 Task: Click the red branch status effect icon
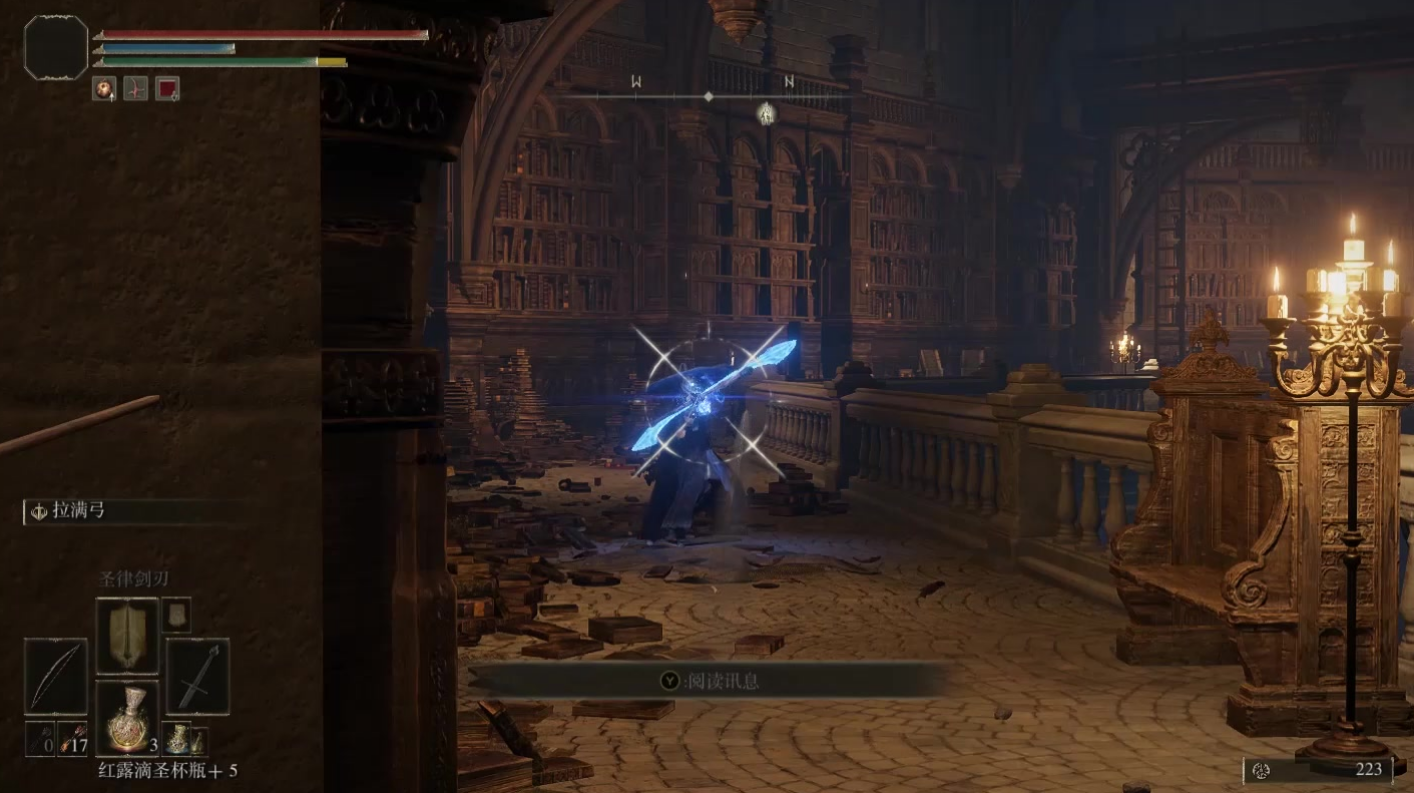coord(135,88)
